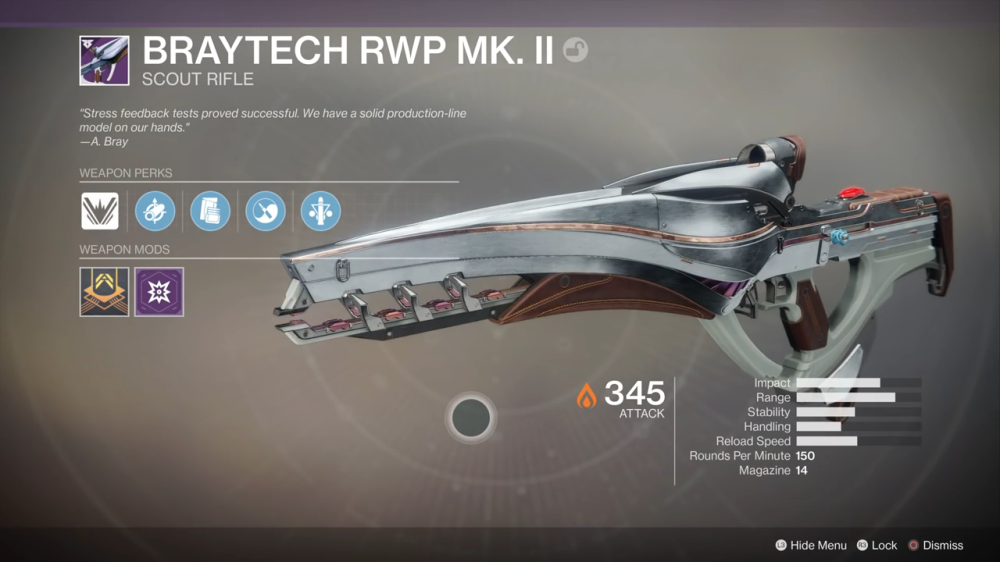Image resolution: width=1000 pixels, height=562 pixels.
Task: Inspect the perk showing a crossed-tool circle
Action: point(265,211)
